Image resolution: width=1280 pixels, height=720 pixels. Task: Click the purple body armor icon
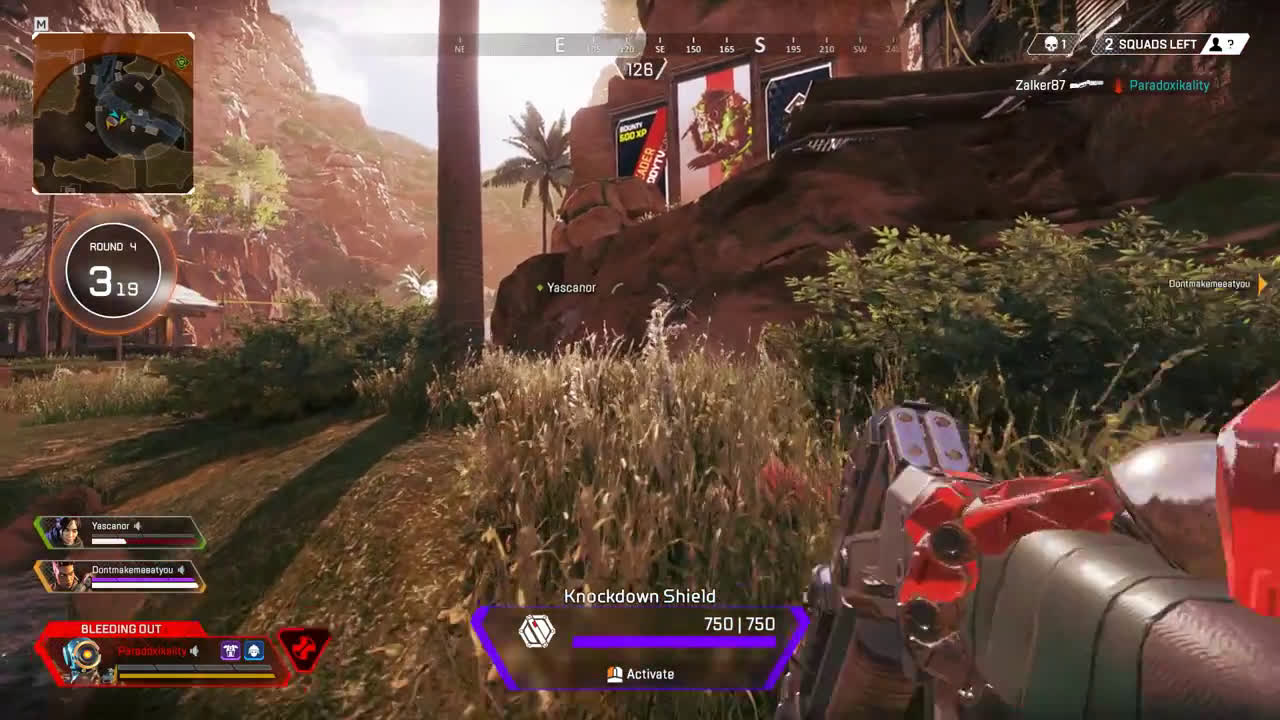[x=230, y=651]
